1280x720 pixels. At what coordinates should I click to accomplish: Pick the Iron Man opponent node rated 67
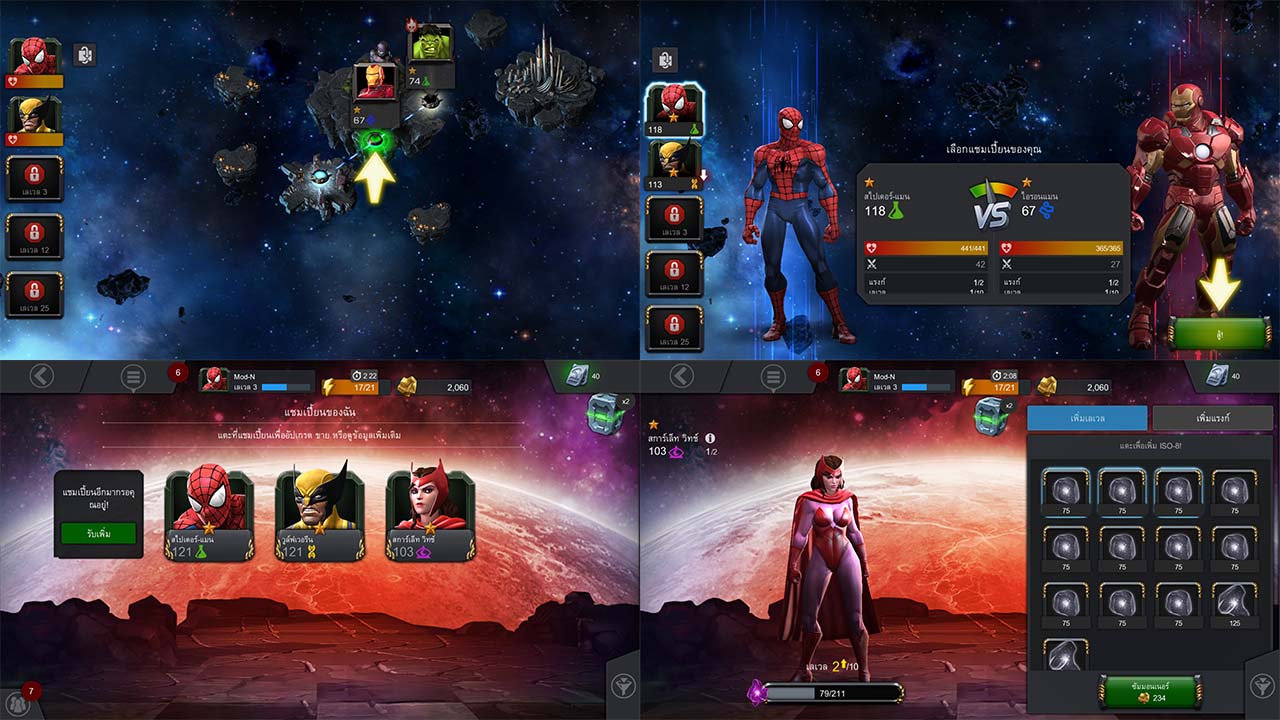pyautogui.click(x=376, y=84)
